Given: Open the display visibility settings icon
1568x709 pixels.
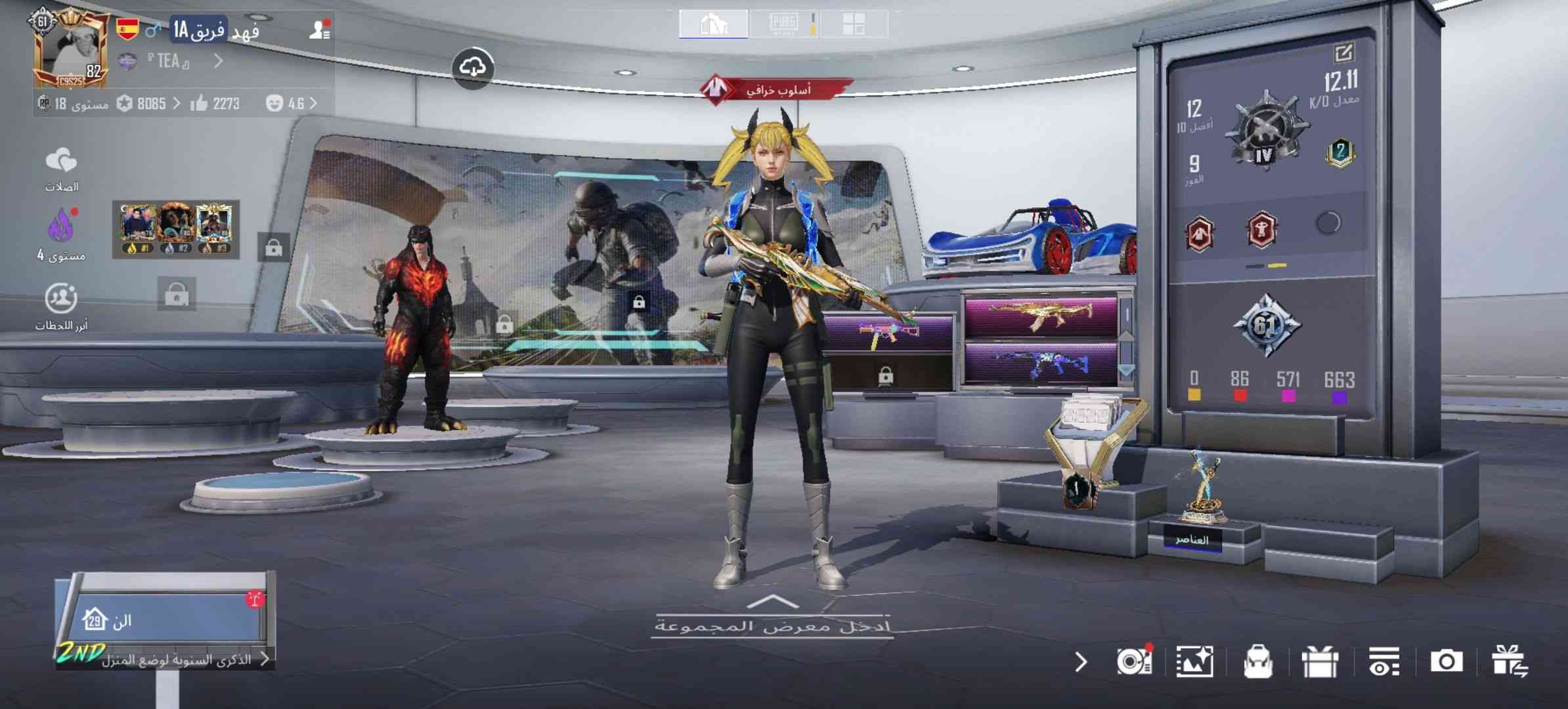Looking at the screenshot, I should point(1383,662).
